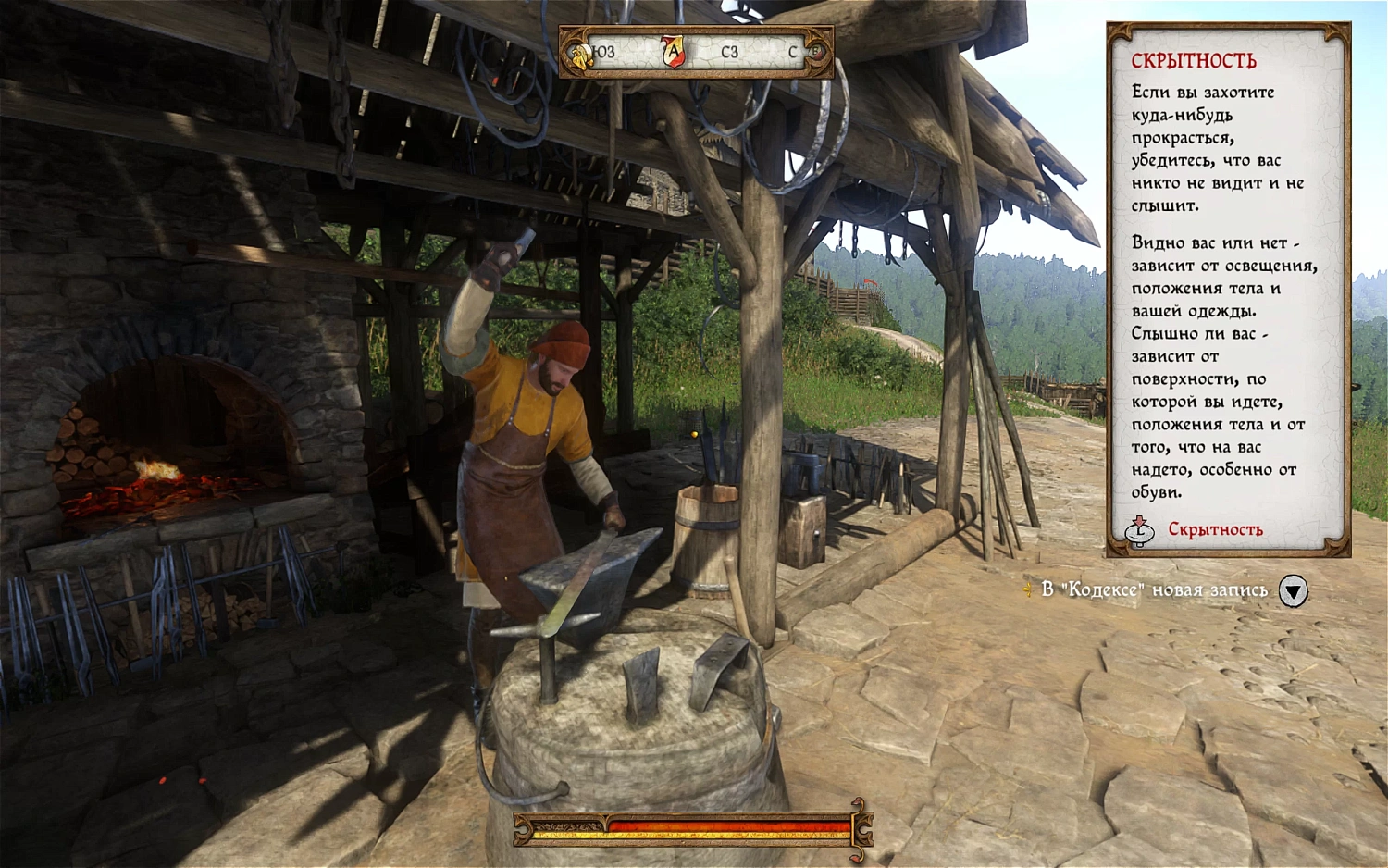Select the ЮЗ direction label on the compass
The image size is (1388, 868).
coord(601,53)
